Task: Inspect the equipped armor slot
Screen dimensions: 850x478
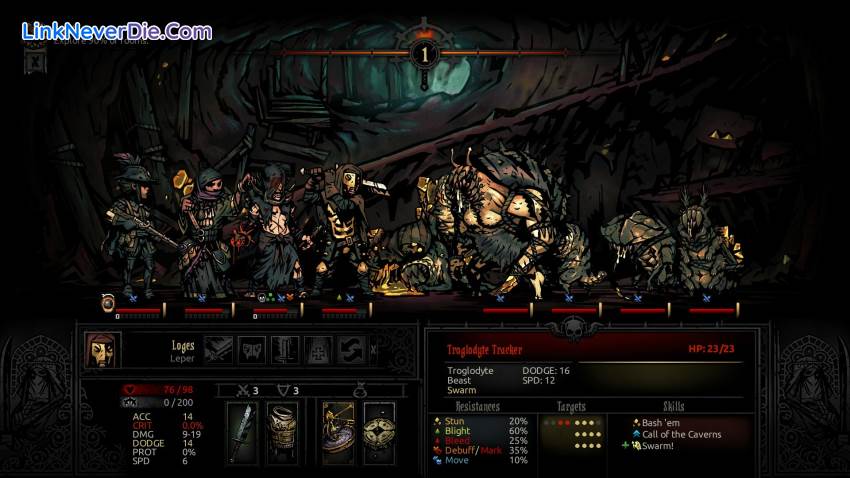Action: 283,433
